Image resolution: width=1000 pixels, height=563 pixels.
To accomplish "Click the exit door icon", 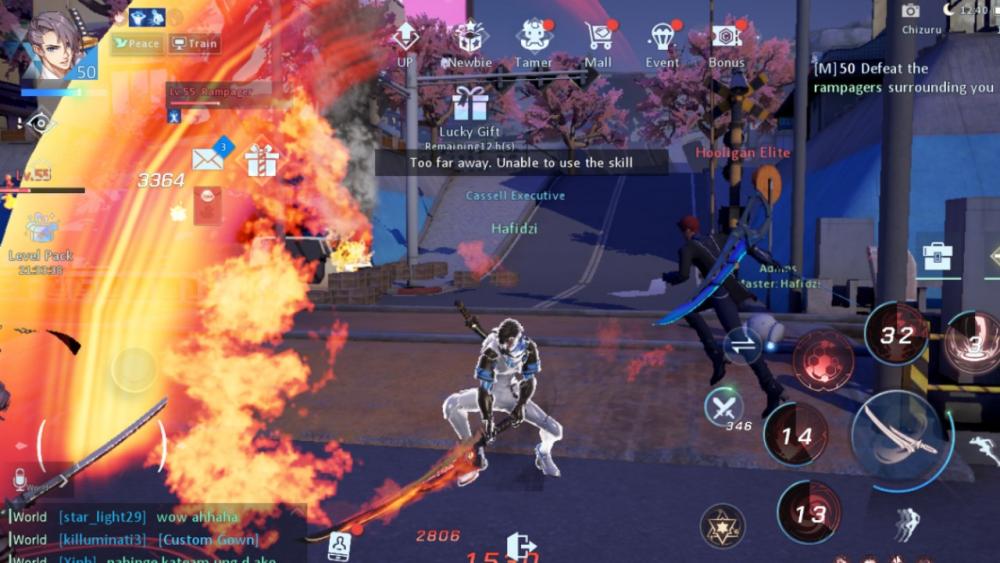I will 521,546.
